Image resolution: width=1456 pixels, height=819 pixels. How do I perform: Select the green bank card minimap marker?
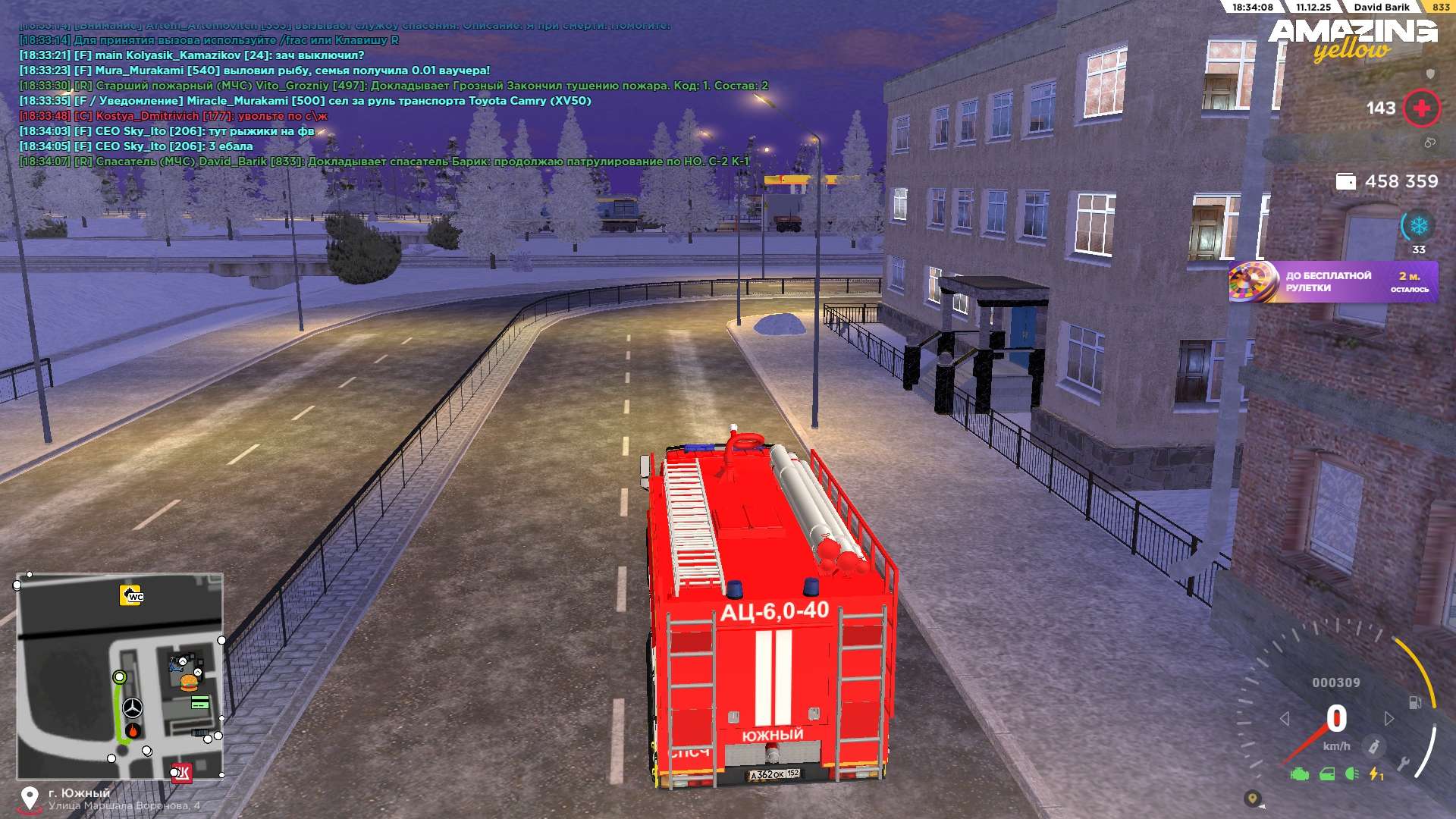pyautogui.click(x=200, y=703)
